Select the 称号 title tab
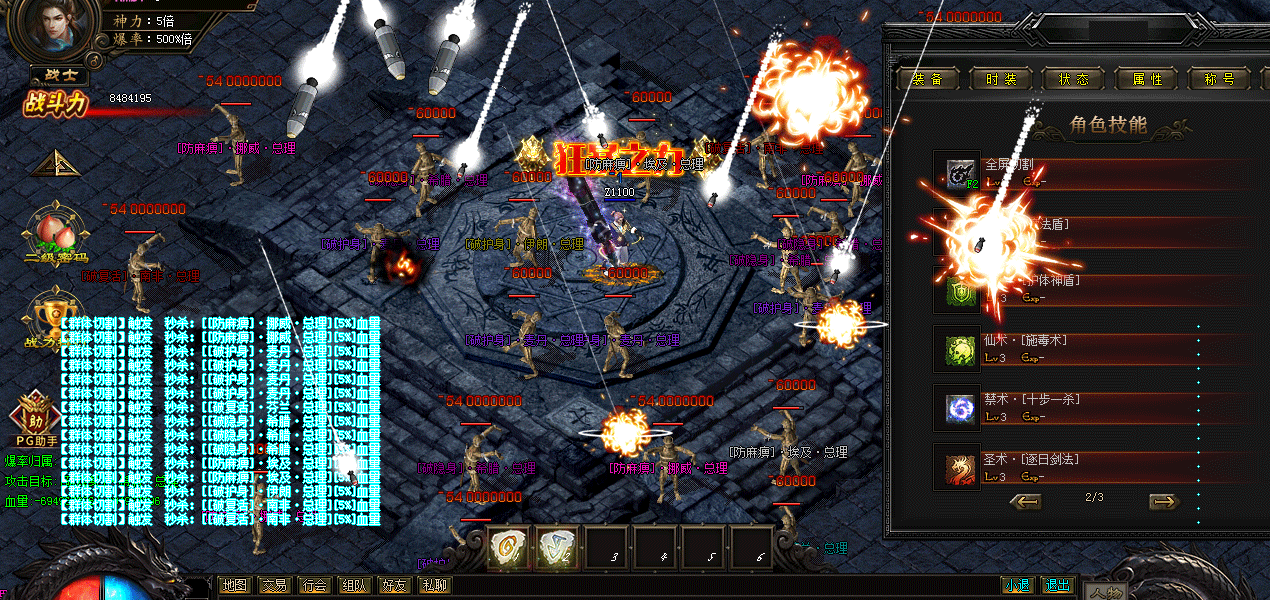1270x600 pixels. tap(1220, 80)
